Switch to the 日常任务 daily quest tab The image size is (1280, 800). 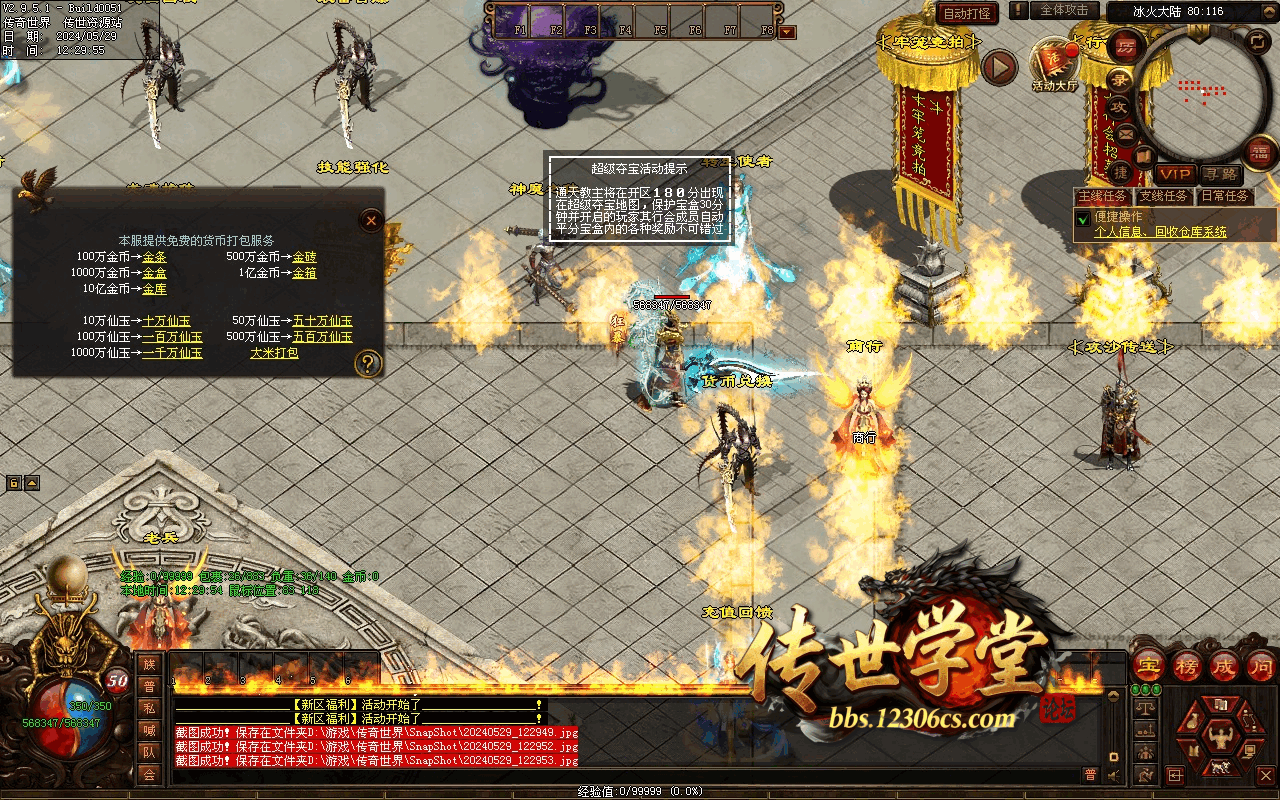point(1224,196)
